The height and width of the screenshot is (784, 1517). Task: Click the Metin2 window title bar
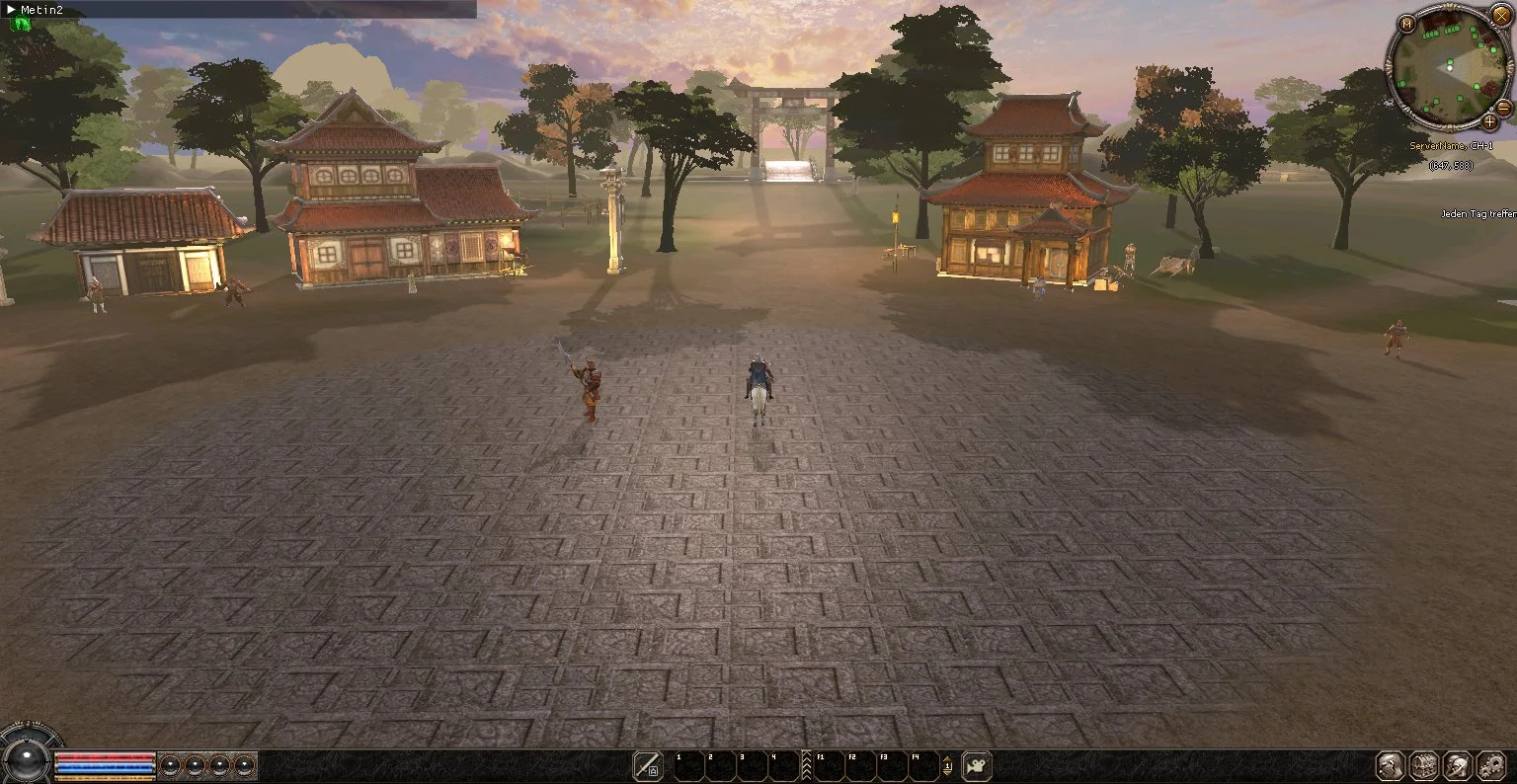(237, 9)
